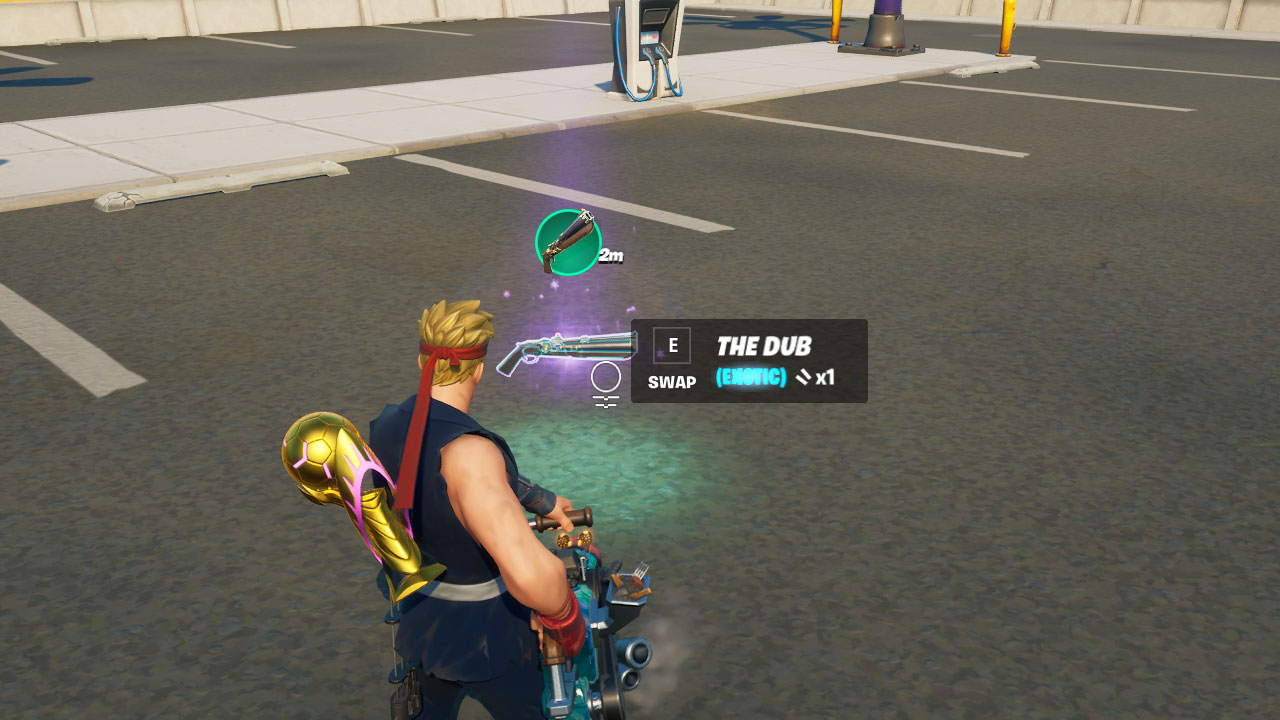This screenshot has height=720, width=1280.
Task: Click the gas pump screen at the charging station
Action: pyautogui.click(x=649, y=37)
